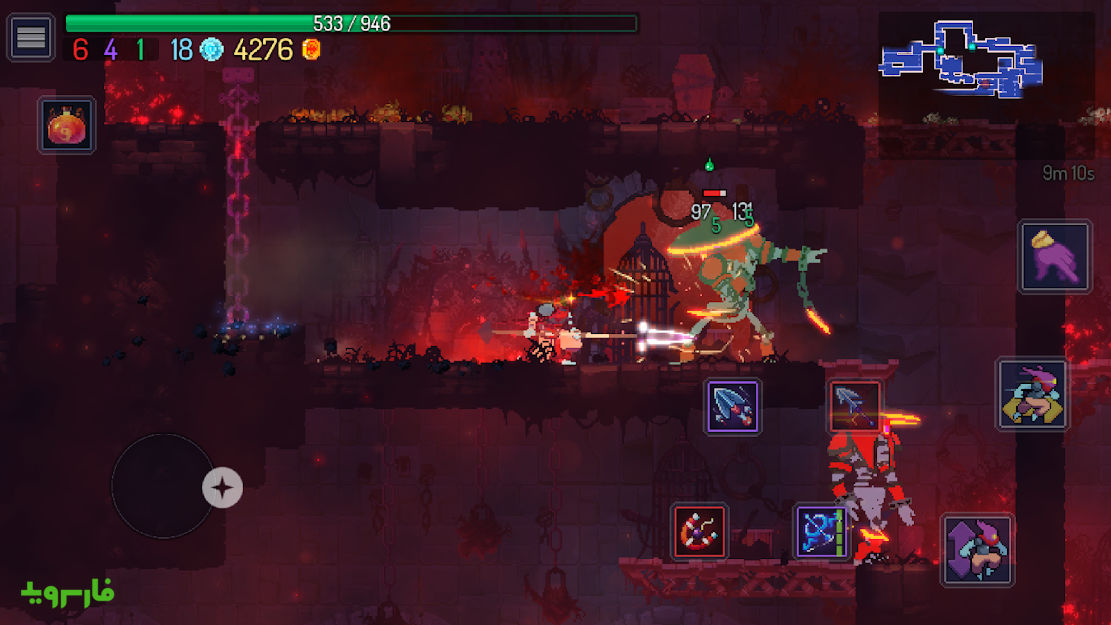Open the pause menu hamburger button
This screenshot has width=1111, height=625.
tap(31, 38)
